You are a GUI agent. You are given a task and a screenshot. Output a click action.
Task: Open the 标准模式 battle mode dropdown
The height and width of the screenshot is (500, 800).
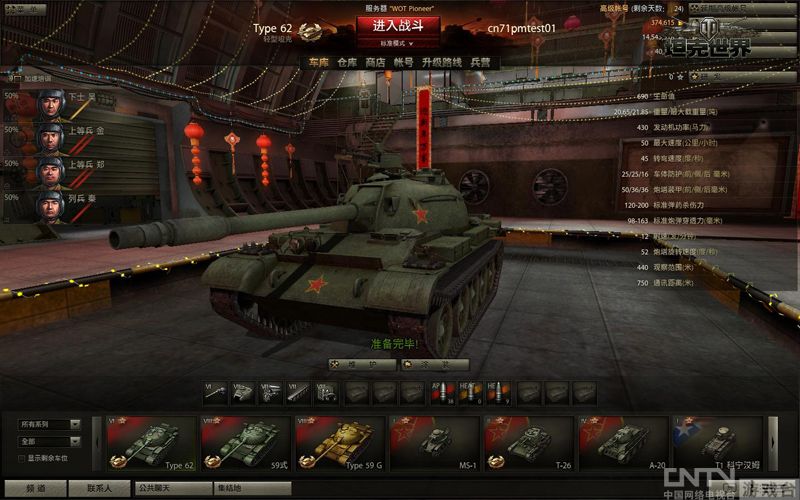coord(397,44)
